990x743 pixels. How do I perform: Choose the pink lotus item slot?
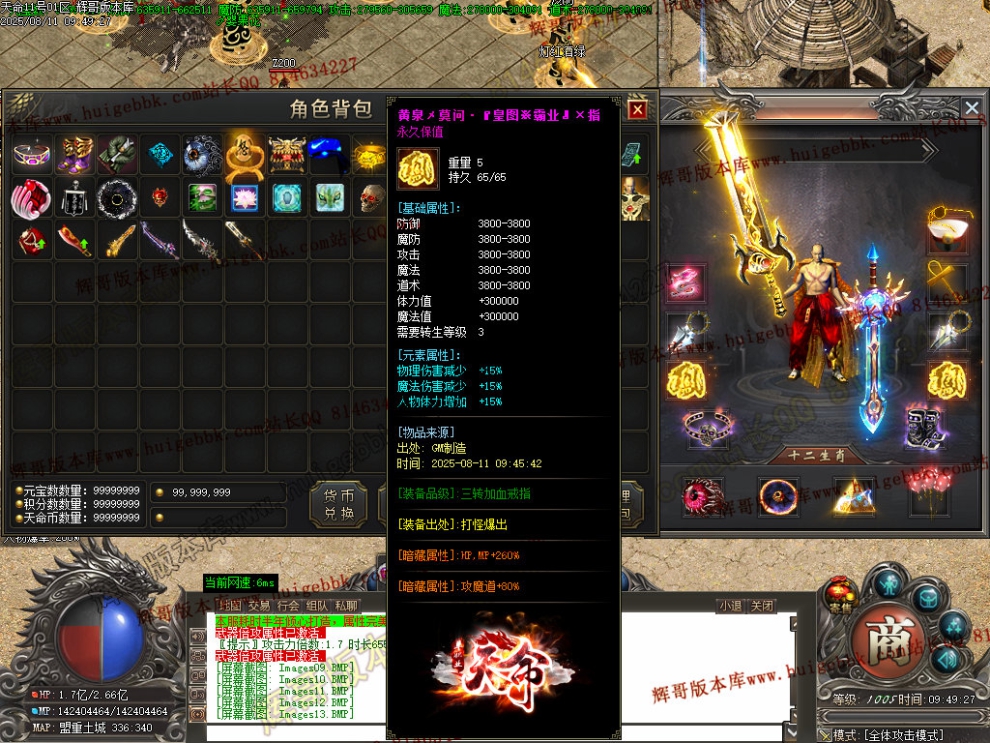pos(245,198)
